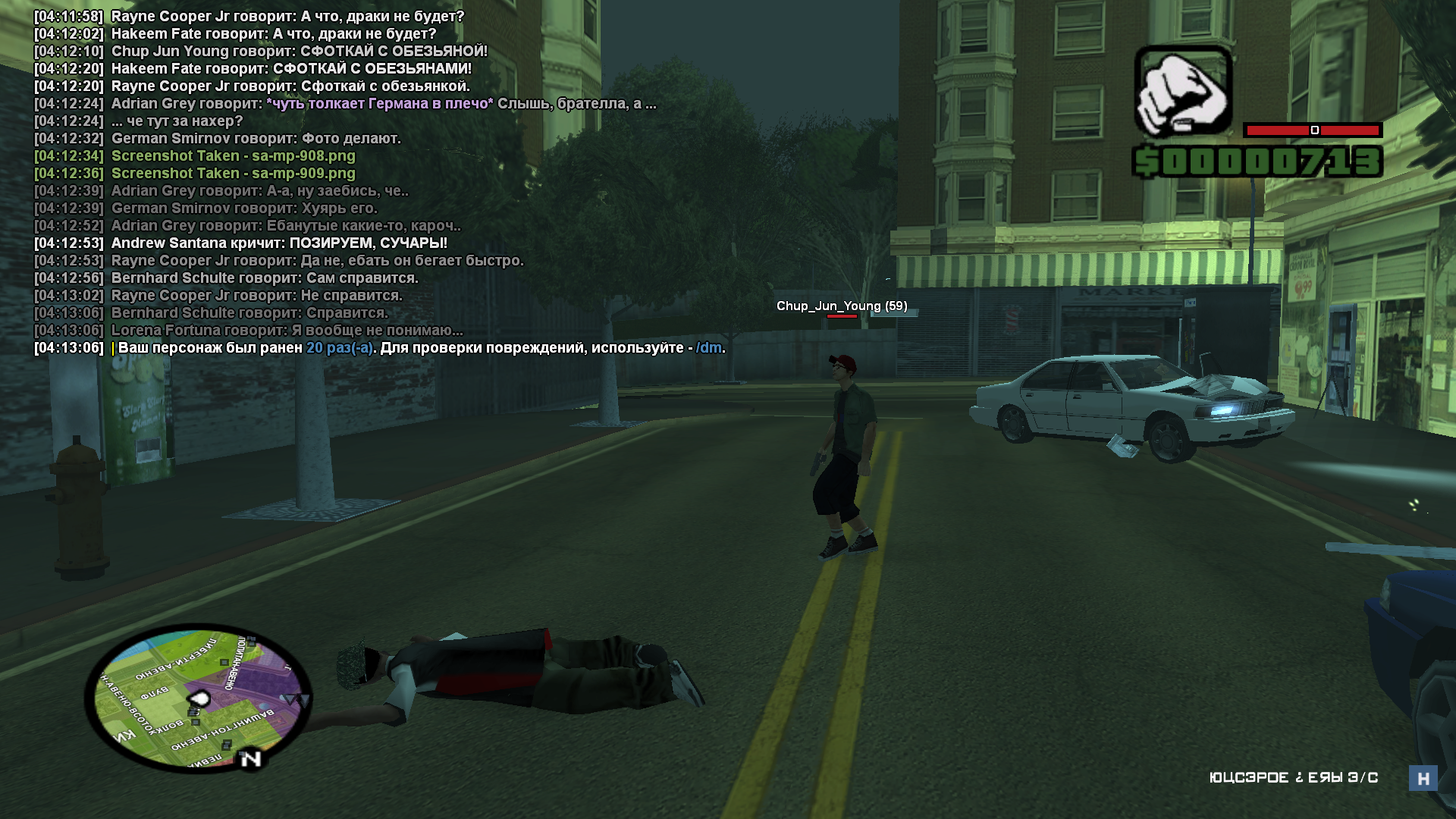Click the north N marker on the radar
This screenshot has height=819, width=1456.
250,758
